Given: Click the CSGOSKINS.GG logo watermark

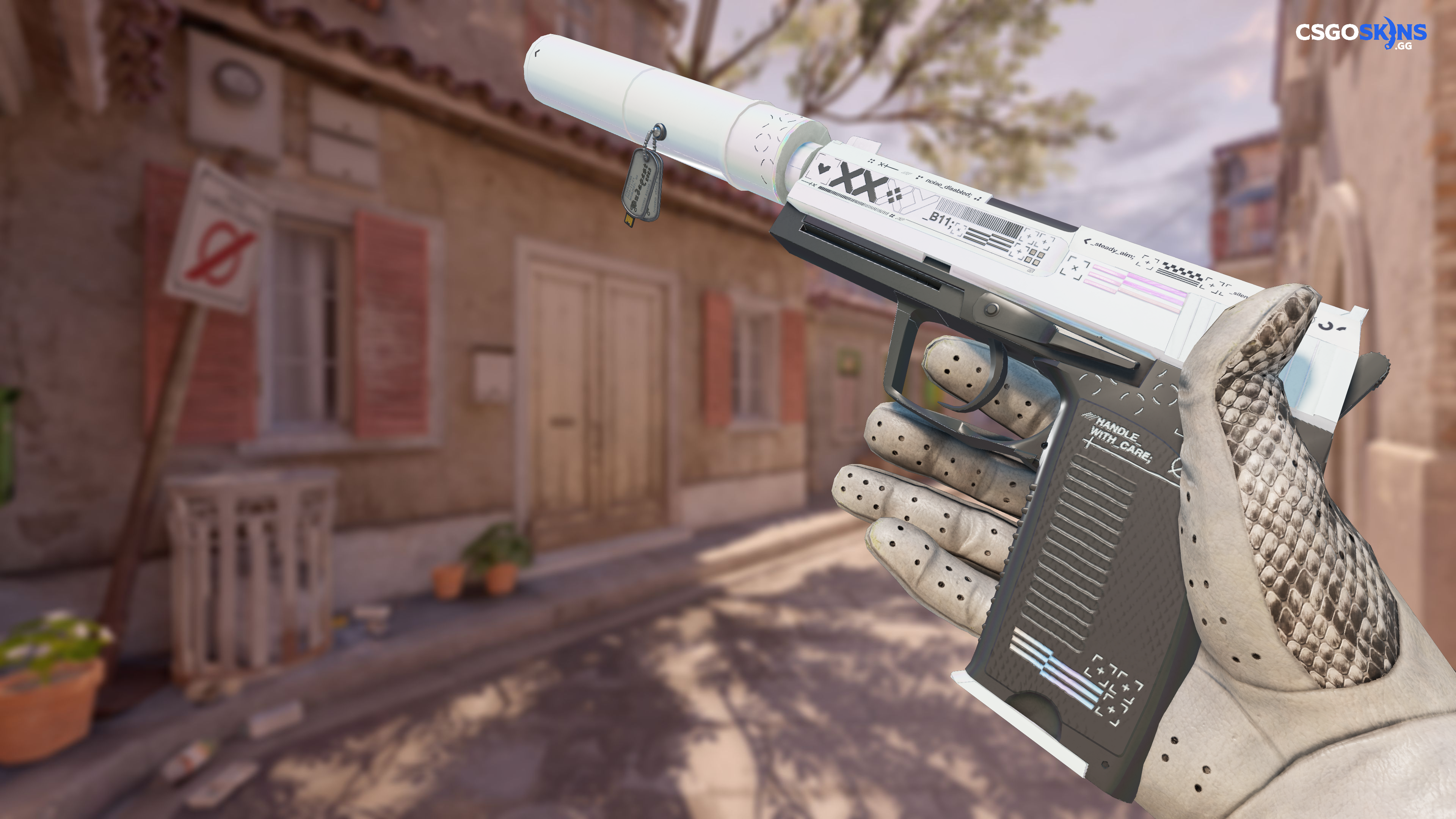Looking at the screenshot, I should point(1360,33).
